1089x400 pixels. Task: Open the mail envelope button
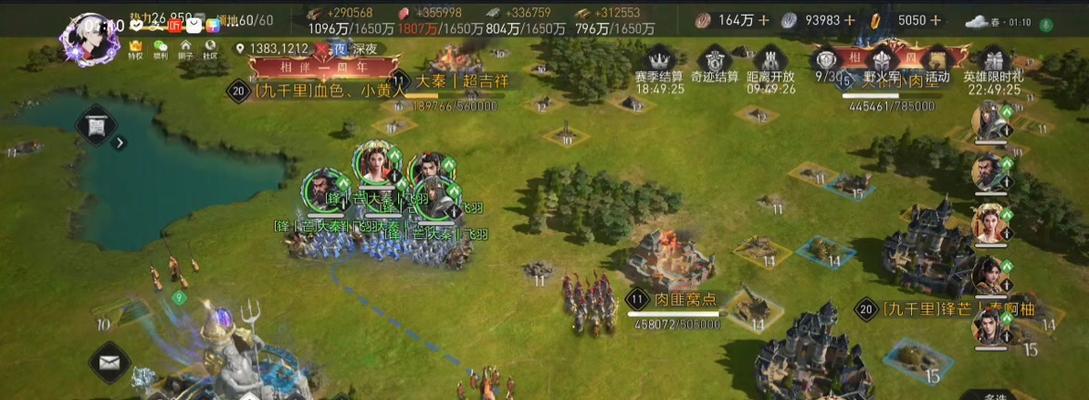[110, 362]
